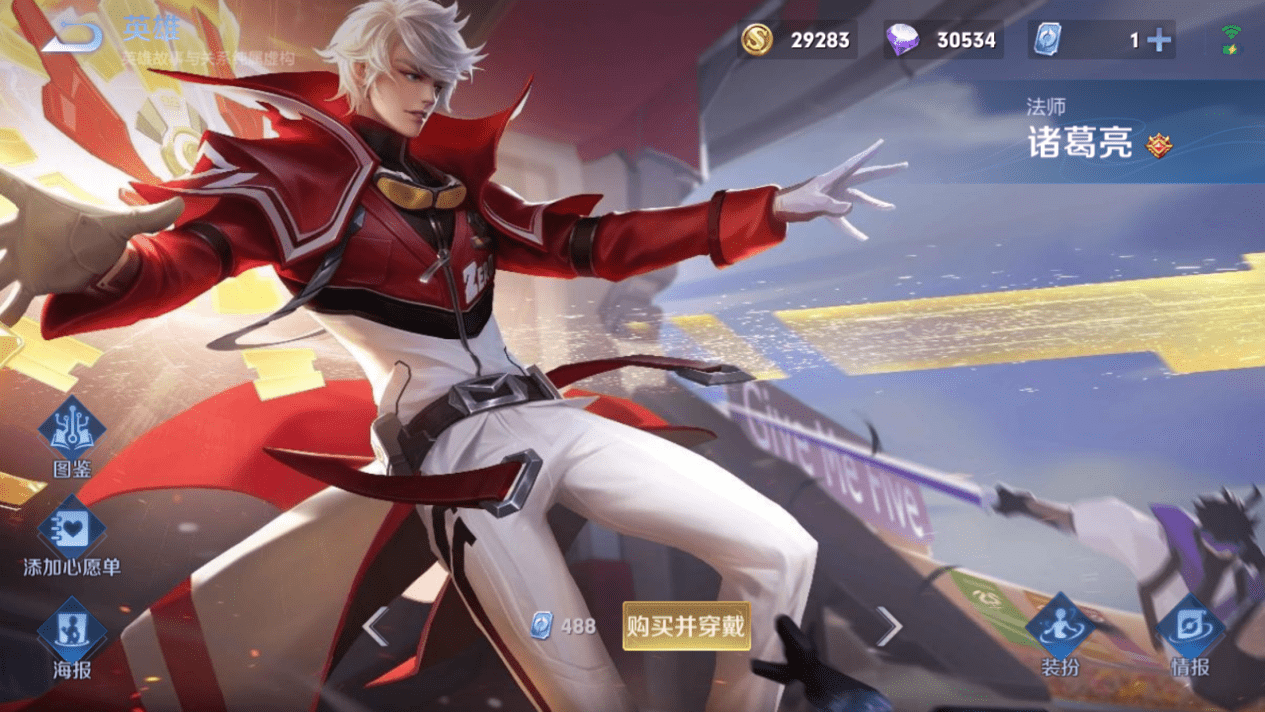Image resolution: width=1265 pixels, height=712 pixels.
Task: Add hero via 添加心愿单 wishlist icon
Action: [72, 529]
